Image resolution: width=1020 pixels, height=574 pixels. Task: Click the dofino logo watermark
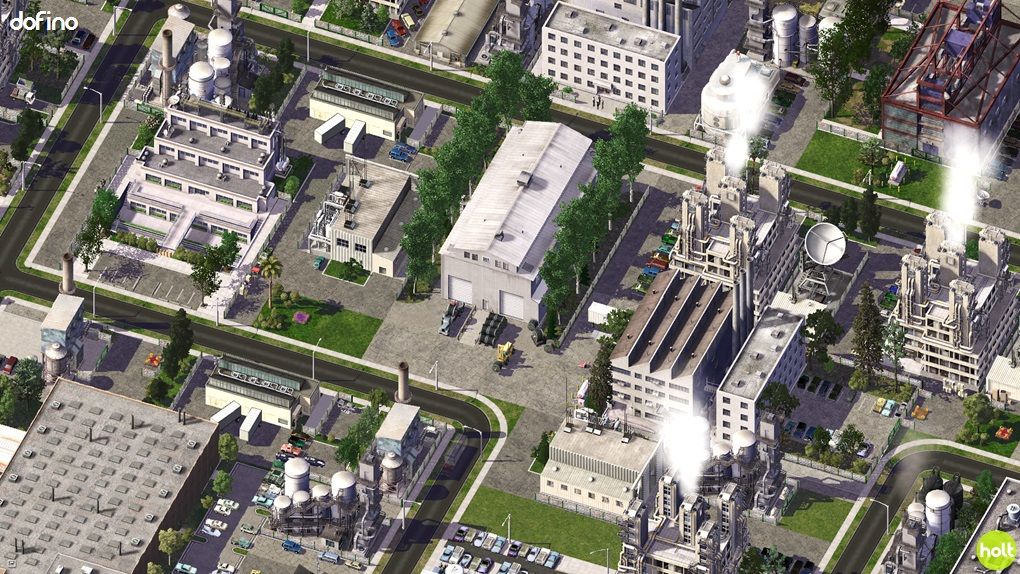click(43, 20)
